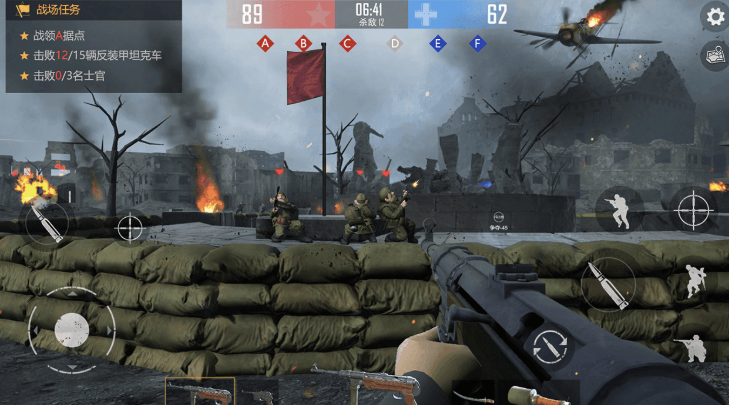Fire using the left-side bullet button
This screenshot has height=405, width=729.
pos(46,223)
